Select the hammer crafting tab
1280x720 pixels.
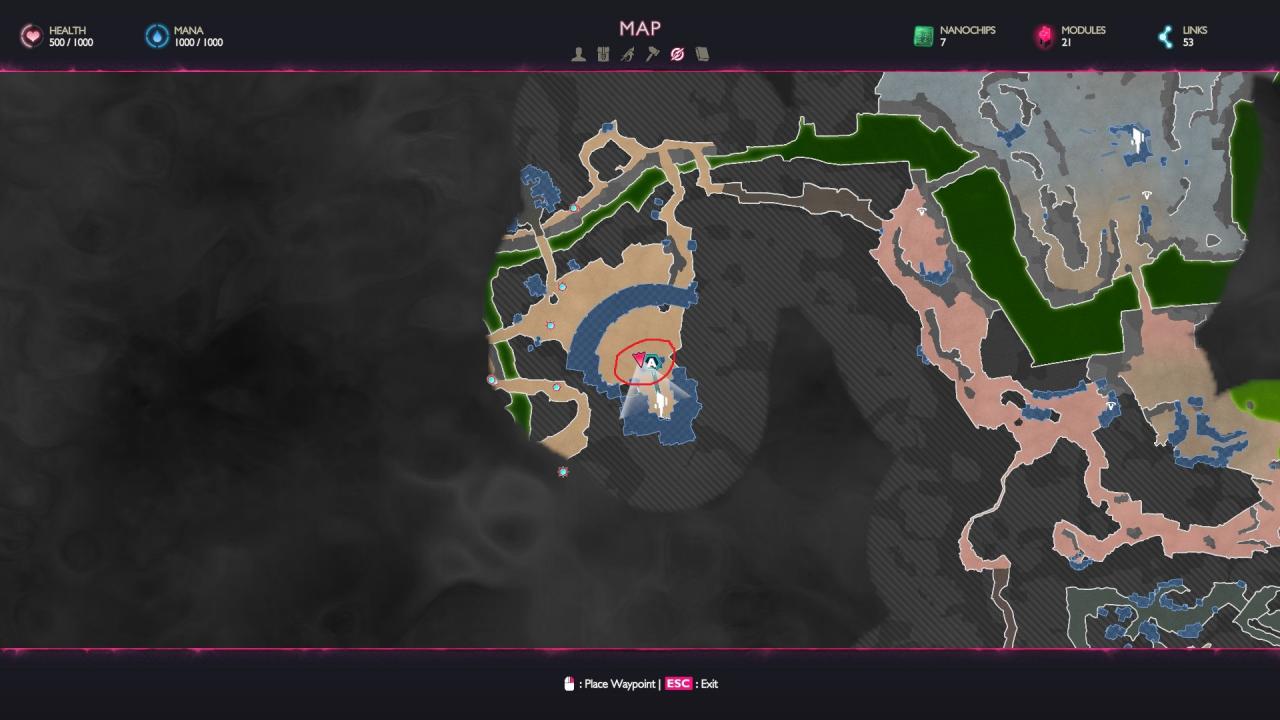[652, 55]
